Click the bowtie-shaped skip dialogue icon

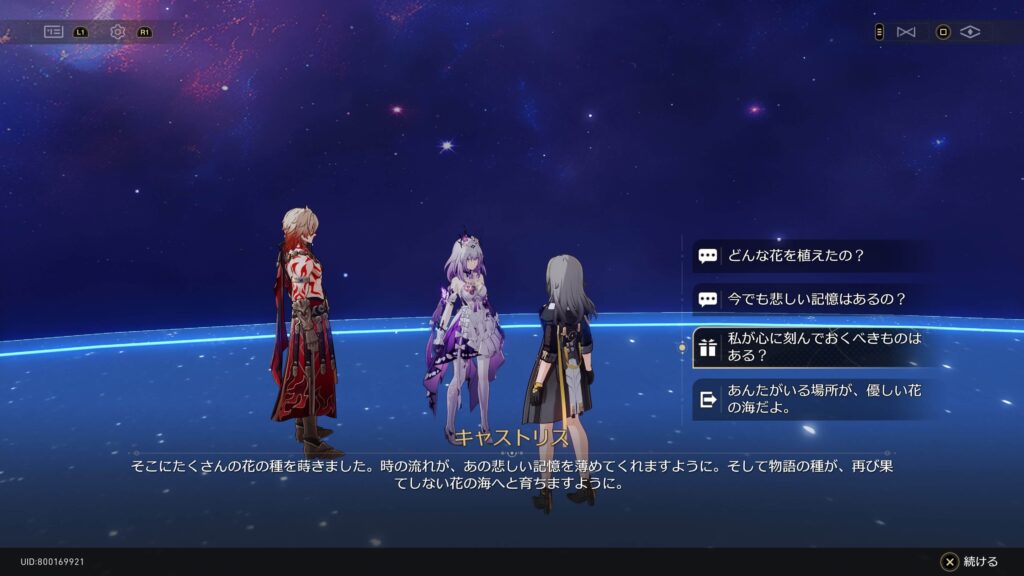906,32
